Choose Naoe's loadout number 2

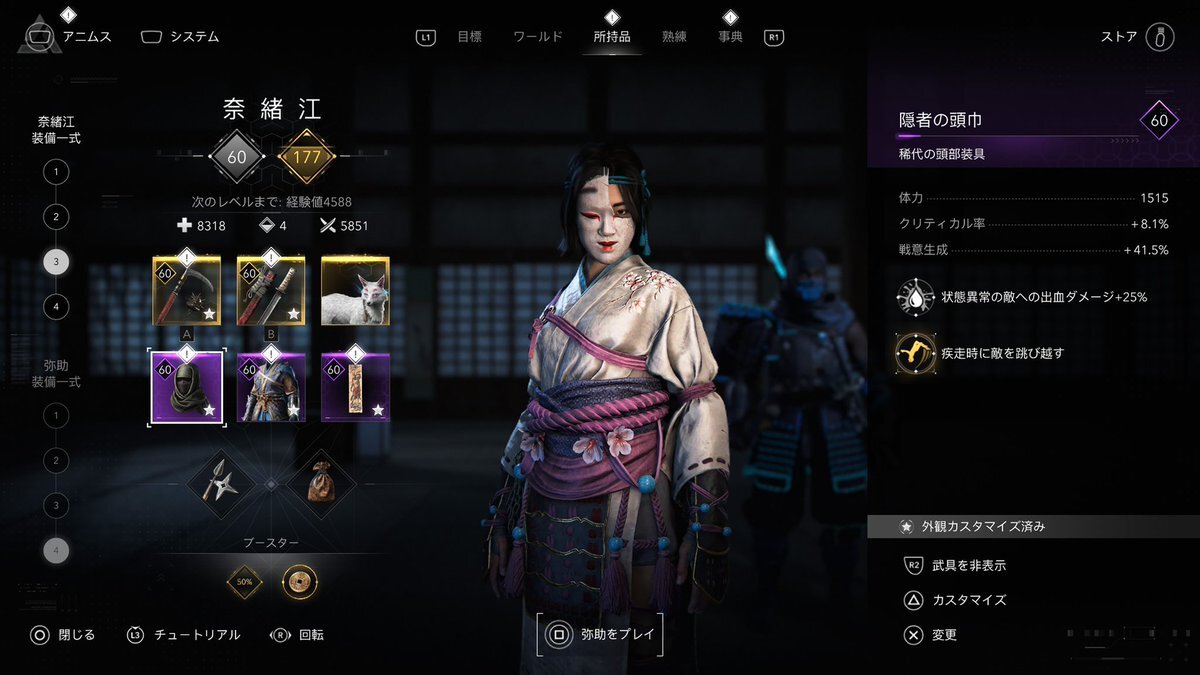[56, 217]
